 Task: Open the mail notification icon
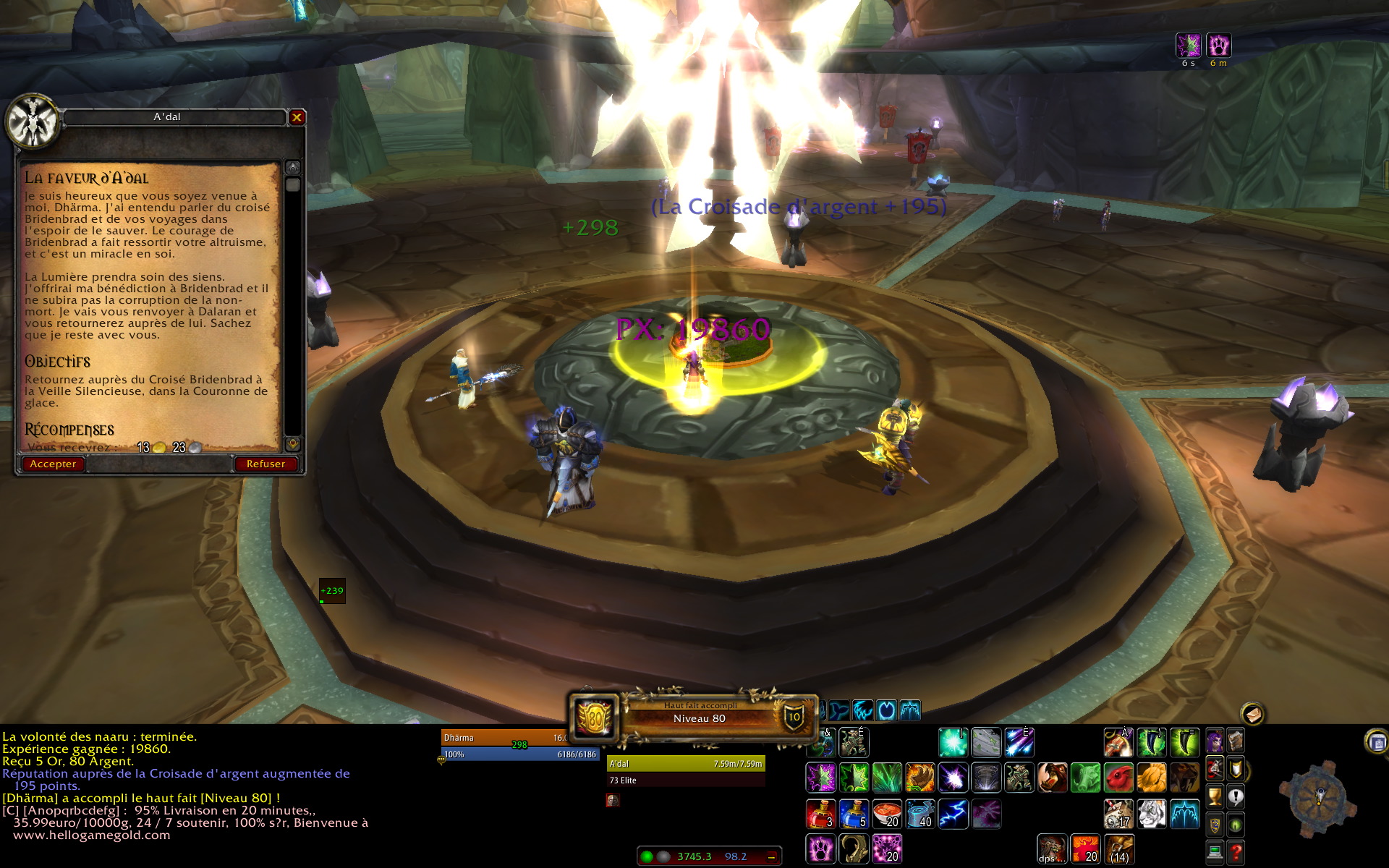[x=1253, y=714]
